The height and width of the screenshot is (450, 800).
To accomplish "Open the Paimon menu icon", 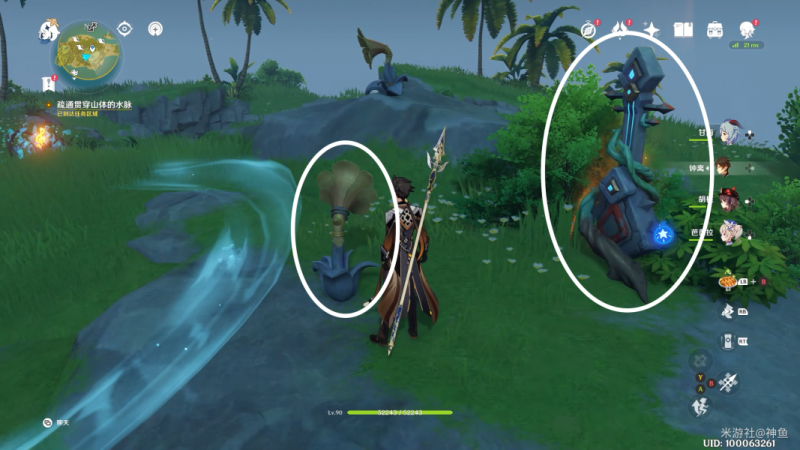I will click(48, 32).
